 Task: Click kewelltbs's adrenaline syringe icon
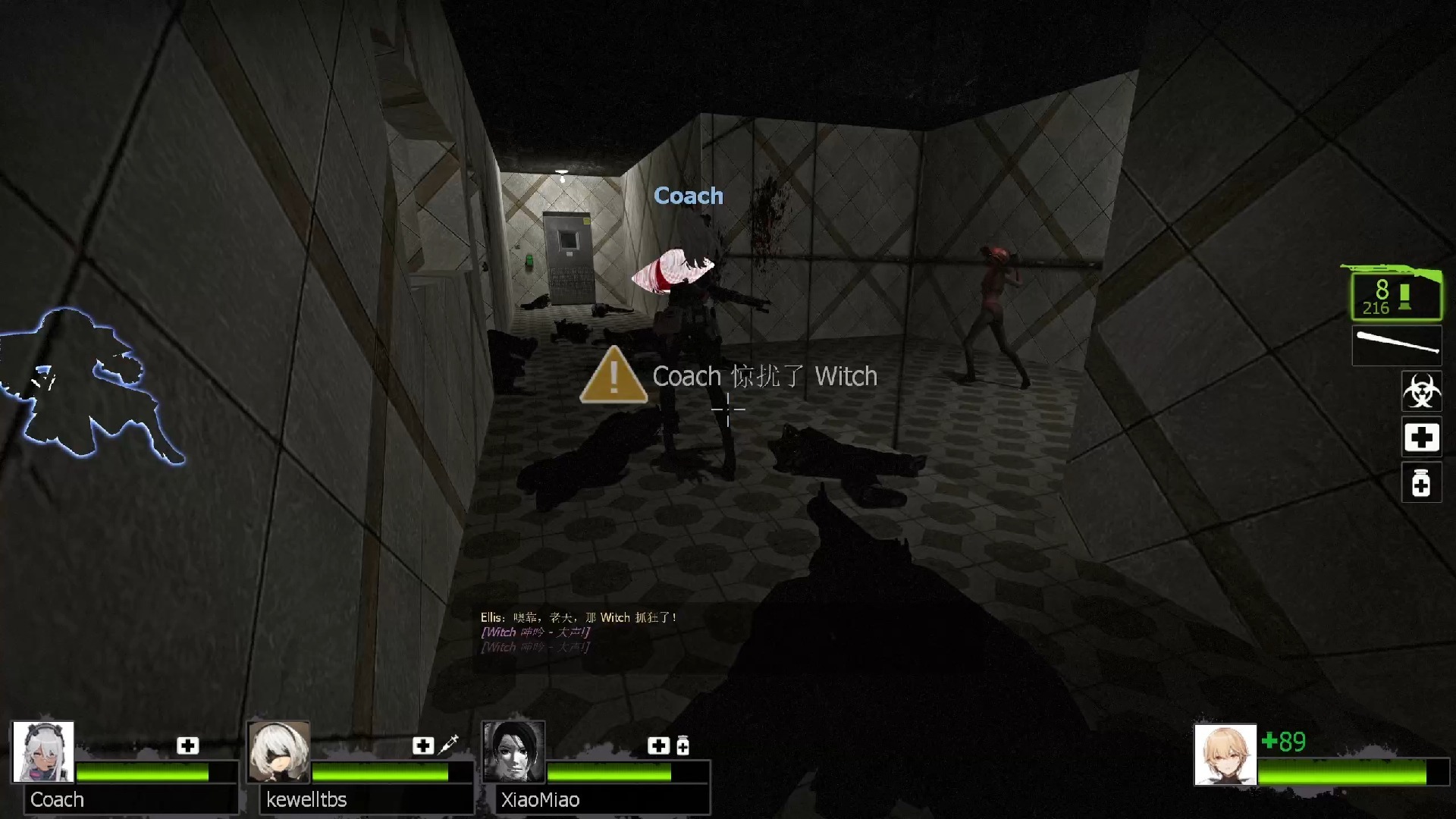click(448, 745)
